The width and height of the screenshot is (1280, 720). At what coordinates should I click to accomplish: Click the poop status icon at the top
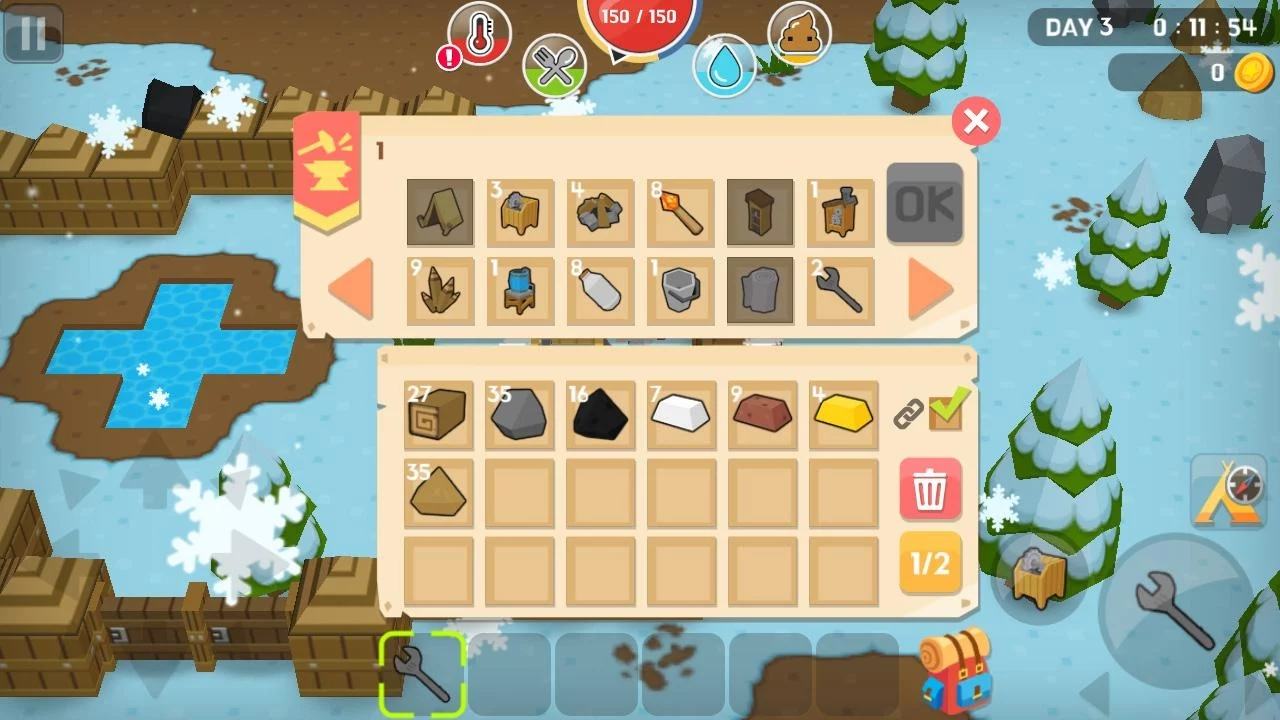(800, 35)
